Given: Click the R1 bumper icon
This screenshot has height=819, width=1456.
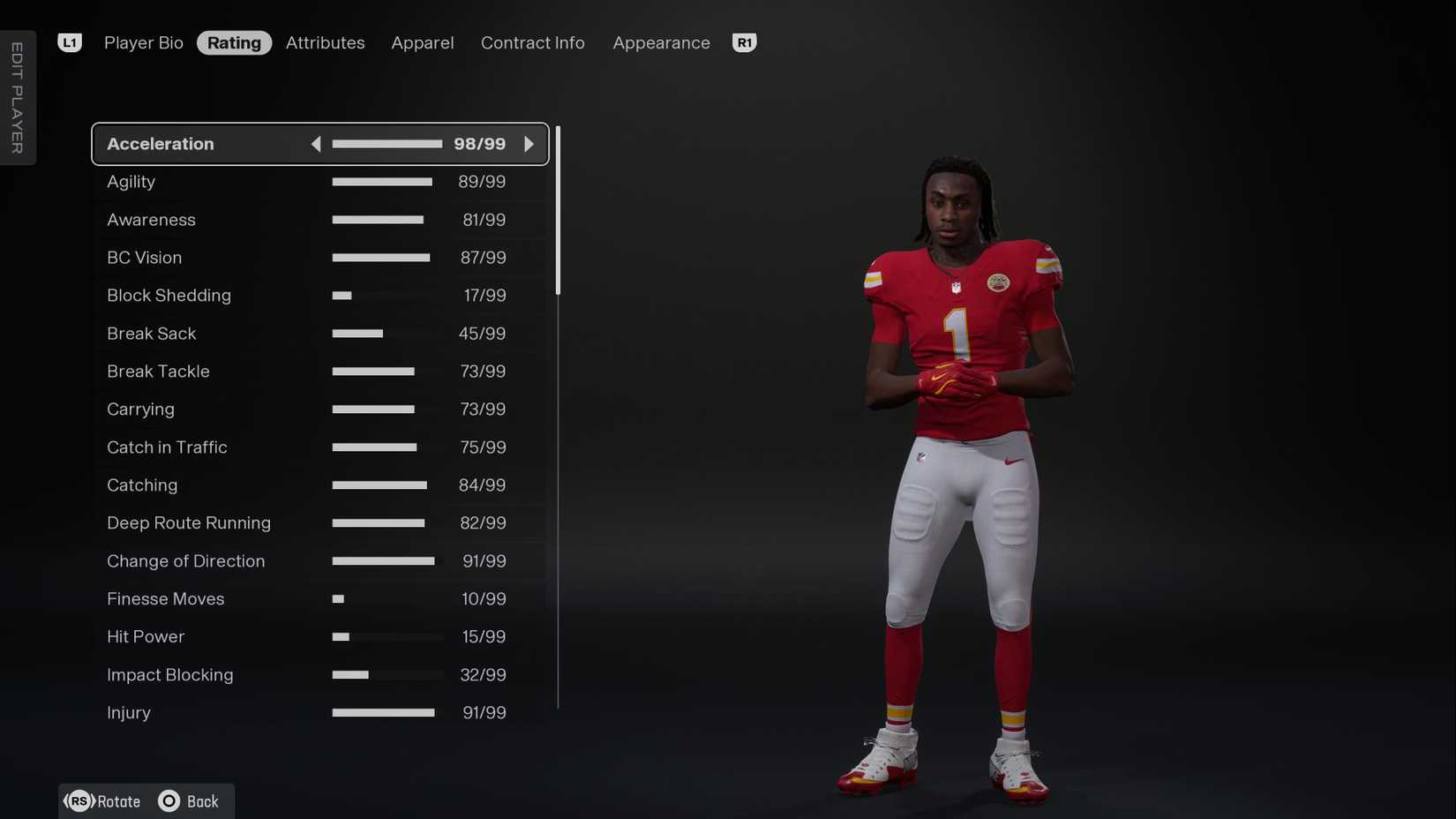Looking at the screenshot, I should tap(744, 41).
